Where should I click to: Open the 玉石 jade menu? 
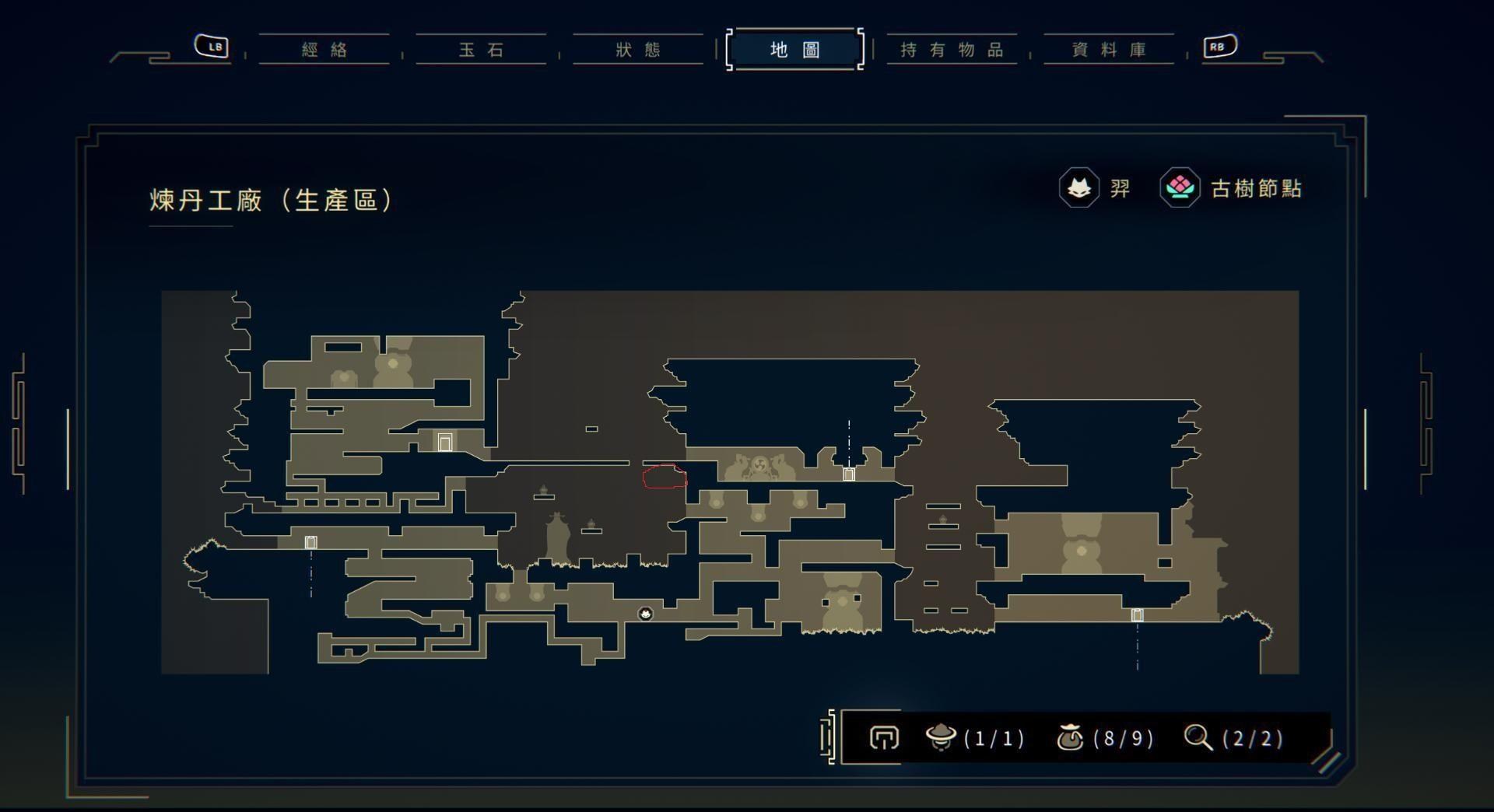click(x=481, y=49)
